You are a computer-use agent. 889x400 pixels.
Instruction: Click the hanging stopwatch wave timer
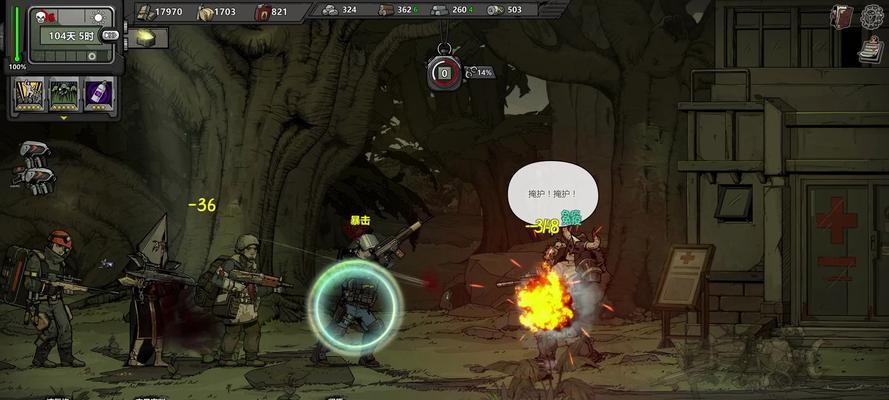pos(442,72)
